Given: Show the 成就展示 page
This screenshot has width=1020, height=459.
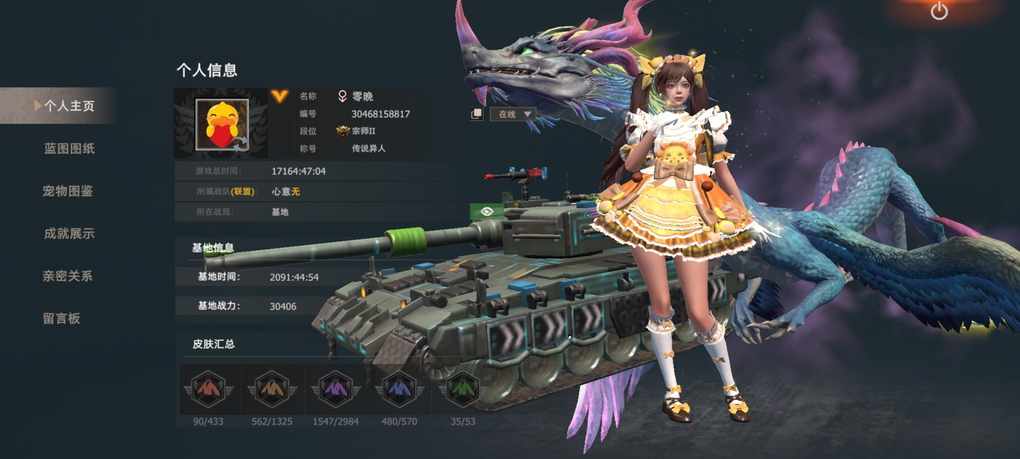Looking at the screenshot, I should click(69, 234).
